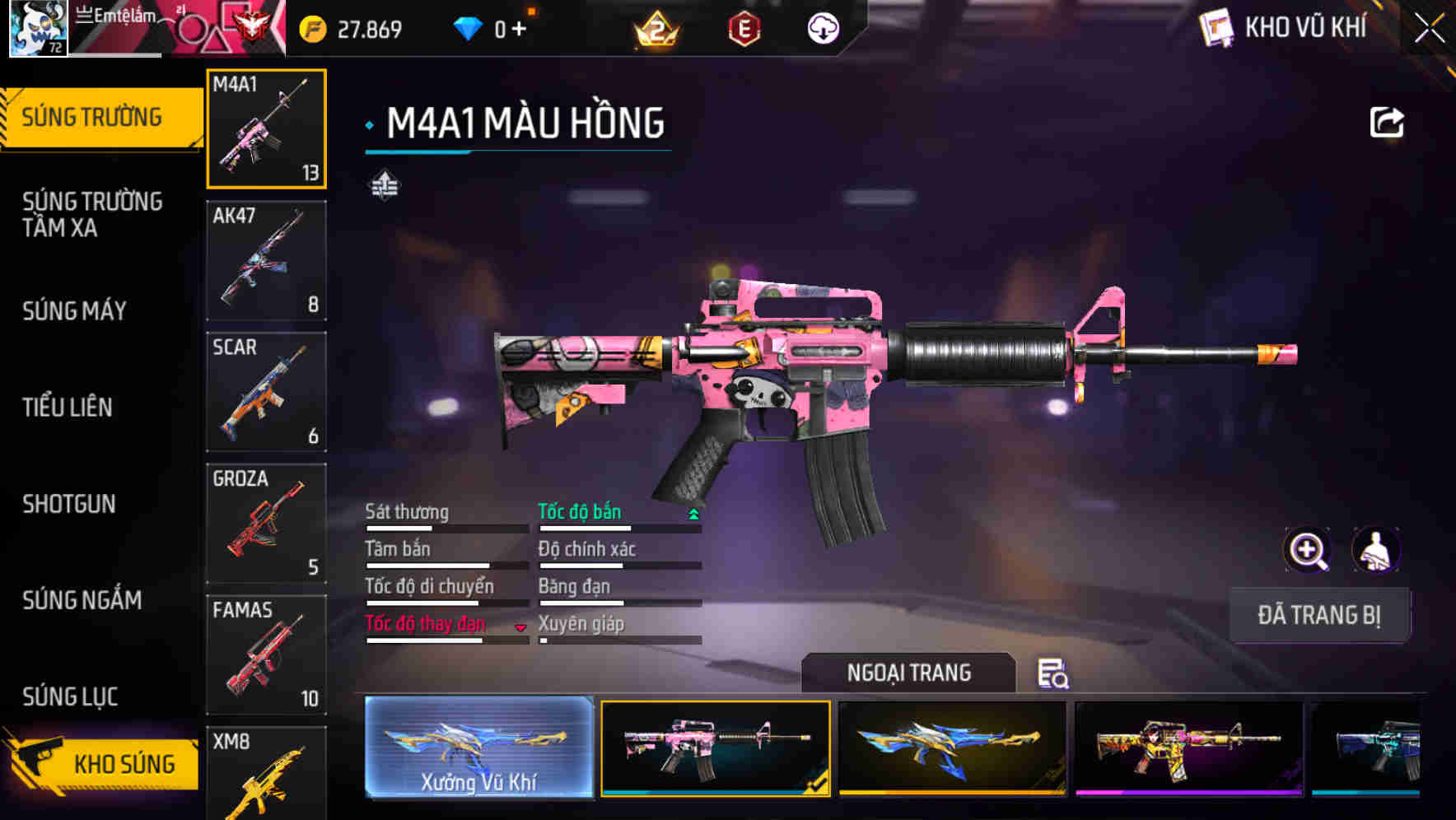Select the M4A1 weapon slot in sidebar

(x=266, y=128)
